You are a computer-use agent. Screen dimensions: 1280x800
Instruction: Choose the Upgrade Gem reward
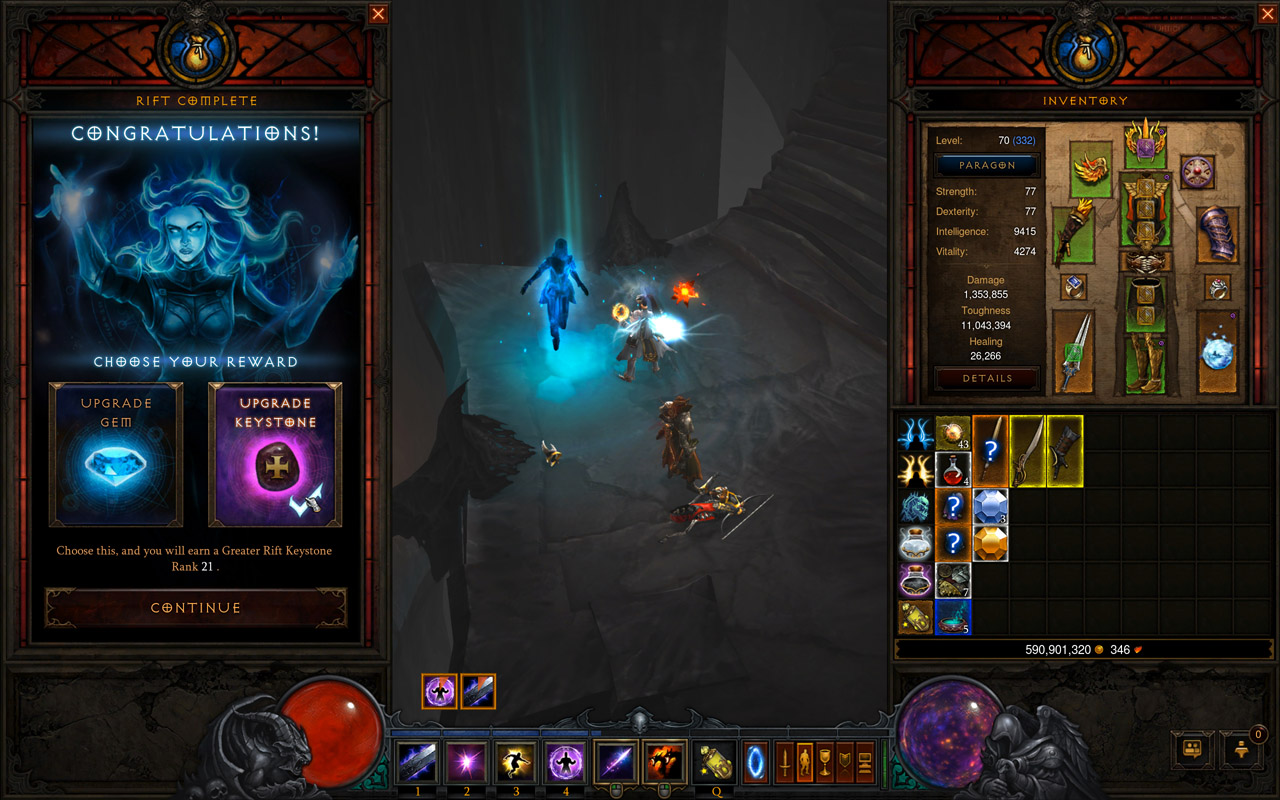(x=116, y=455)
